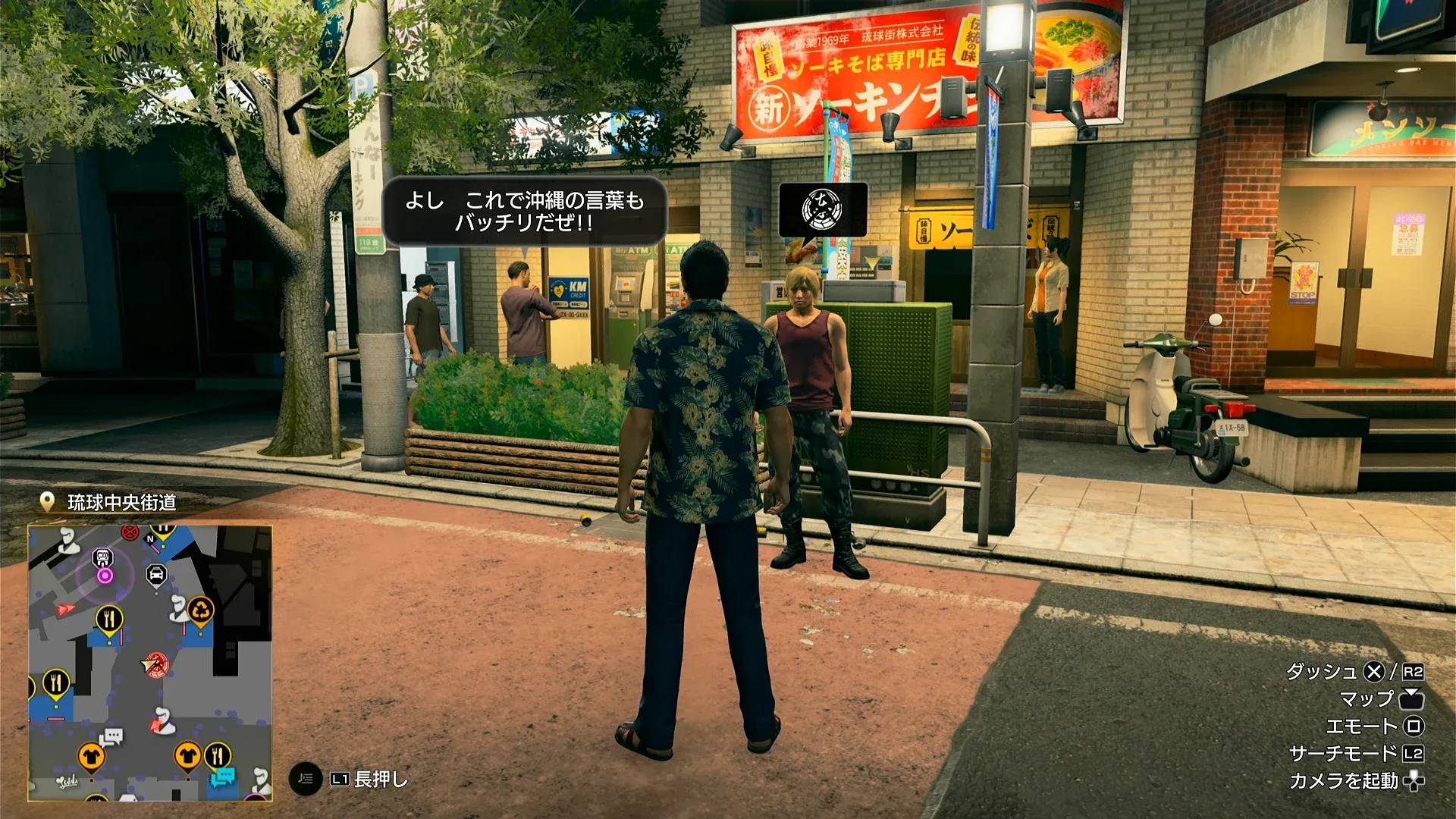This screenshot has width=1456, height=819.
Task: Click the location pin icon beside 琉球中央街道
Action: coord(48,500)
